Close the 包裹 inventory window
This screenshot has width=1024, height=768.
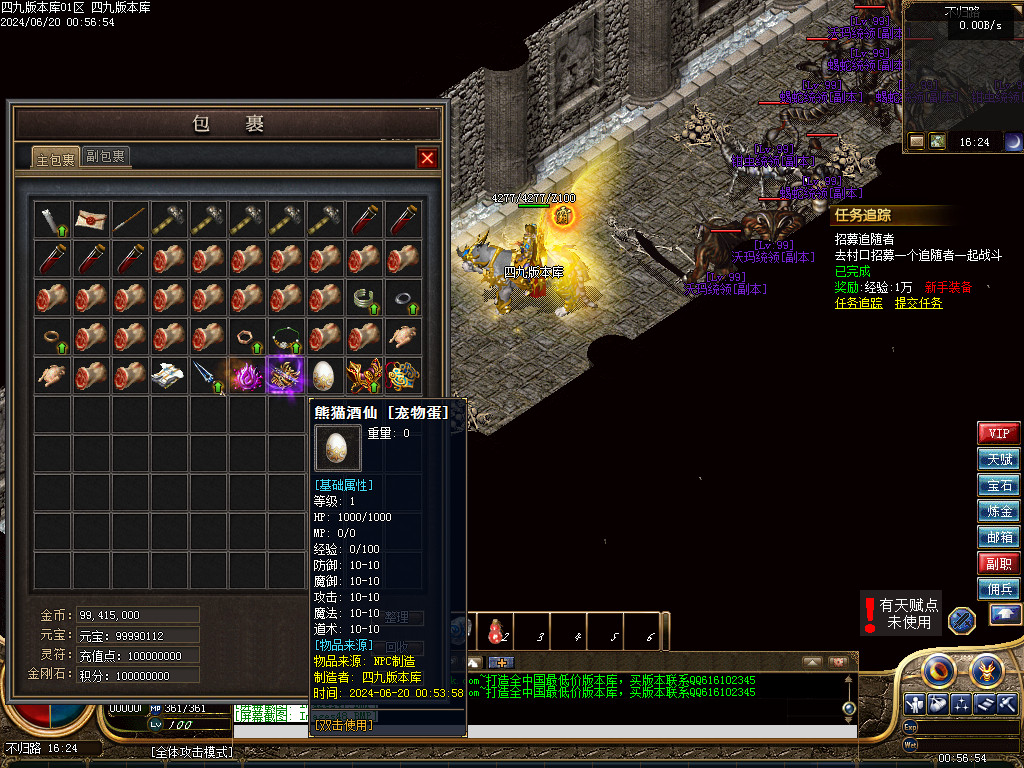point(427,158)
